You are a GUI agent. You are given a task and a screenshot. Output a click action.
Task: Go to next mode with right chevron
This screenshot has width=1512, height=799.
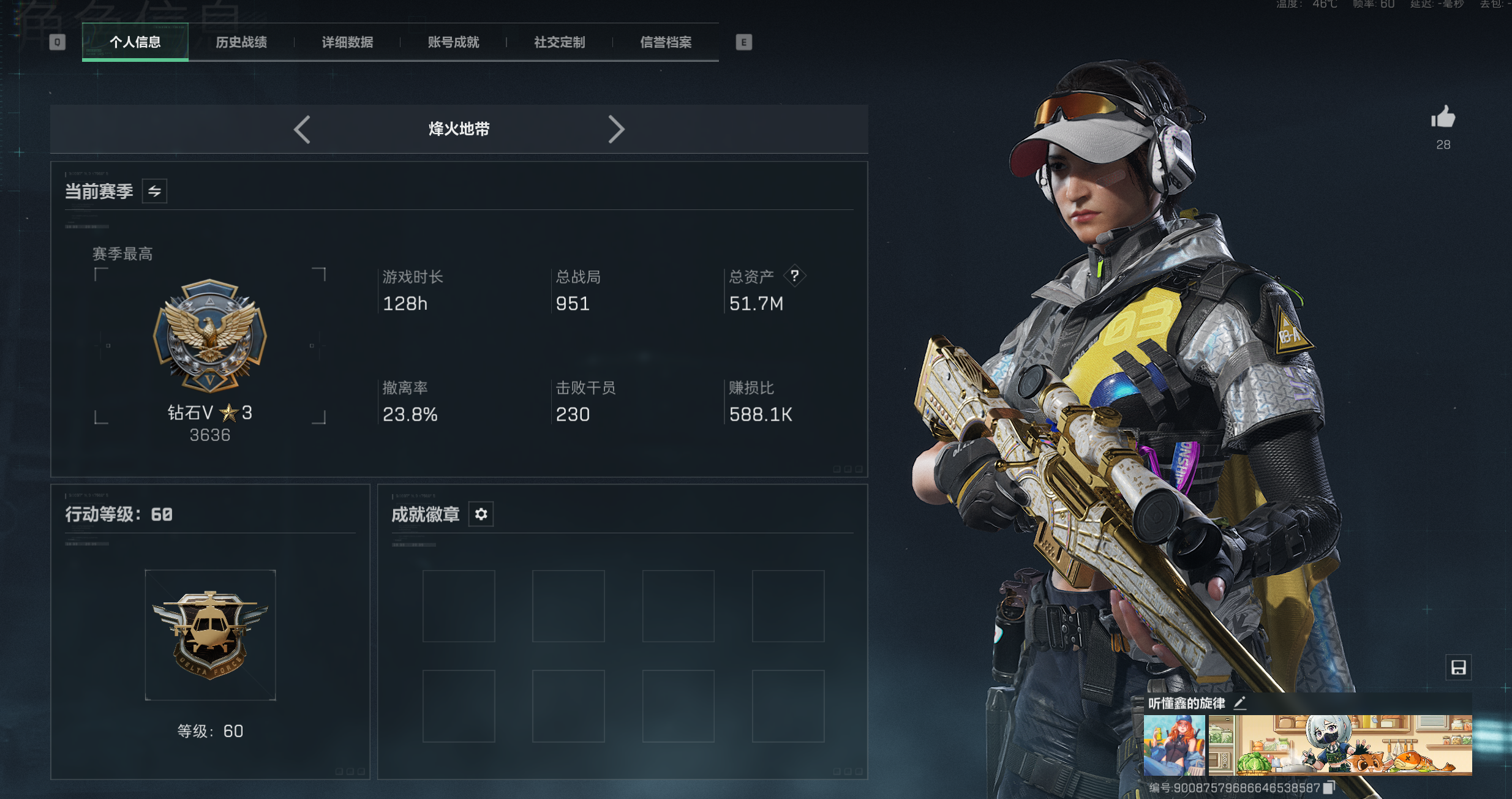(617, 129)
